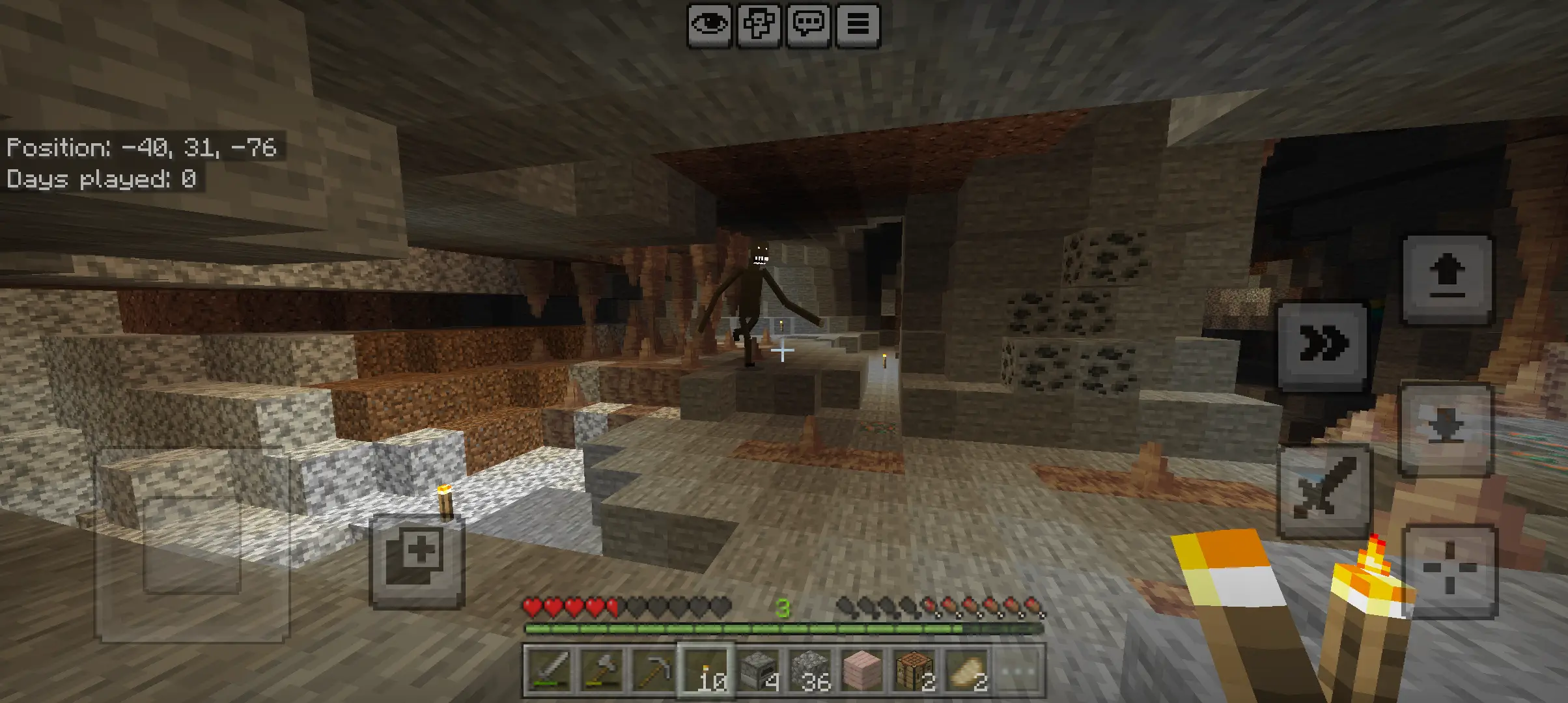Select the pink wooden planks slot
The height and width of the screenshot is (703, 1568).
[863, 670]
